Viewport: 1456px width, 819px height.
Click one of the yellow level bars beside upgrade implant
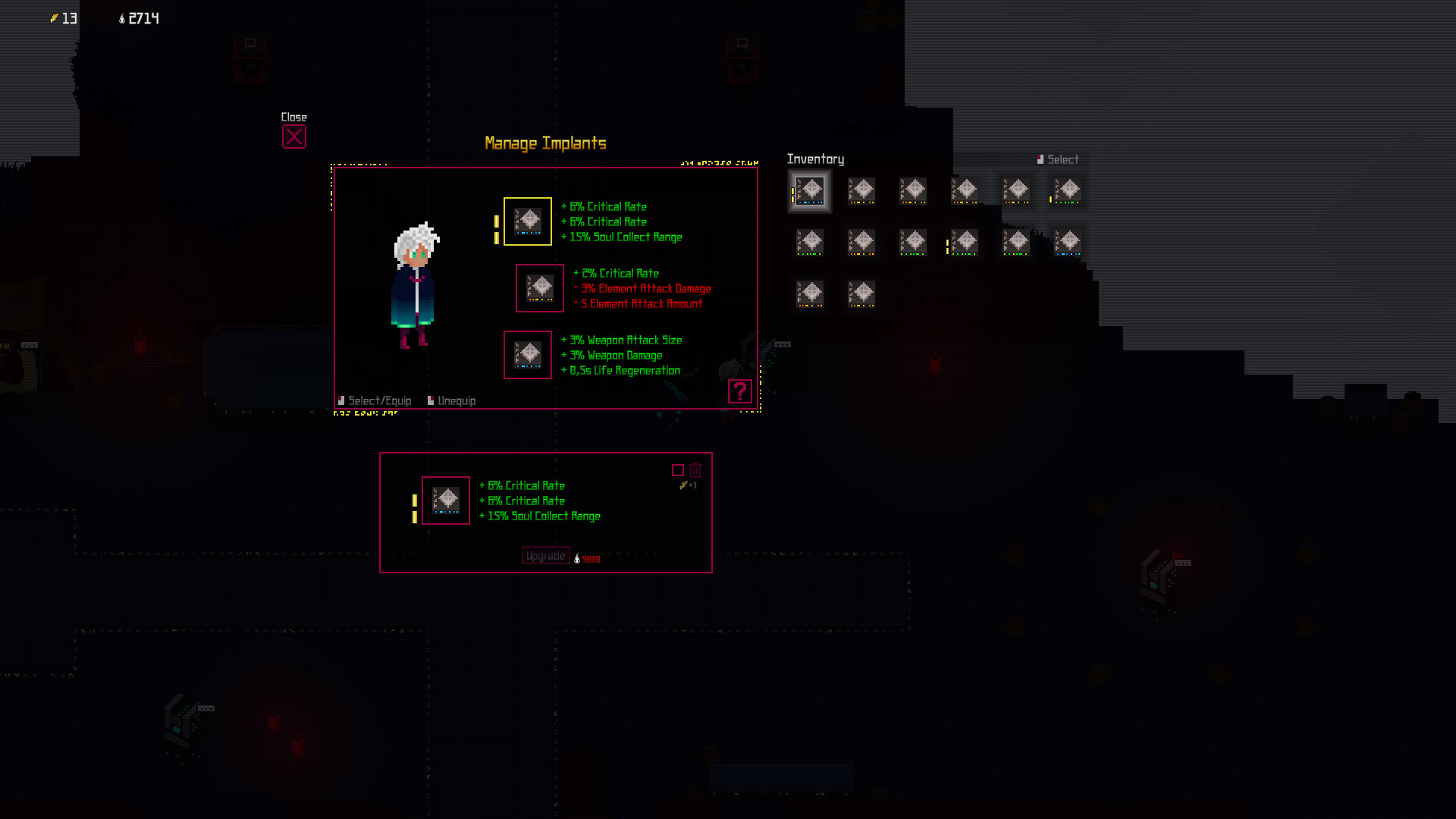tap(414, 500)
